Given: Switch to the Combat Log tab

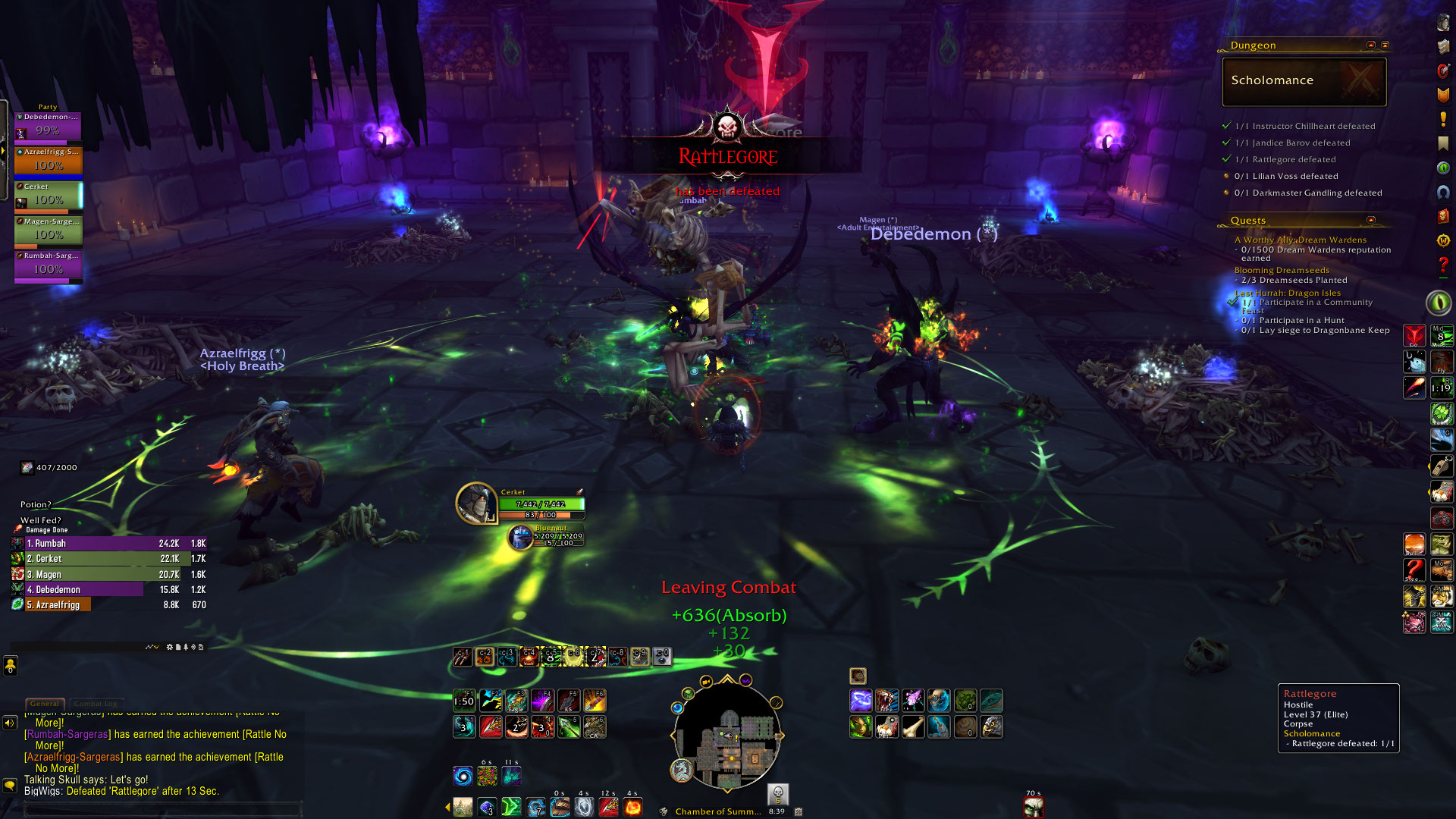Looking at the screenshot, I should click(x=96, y=704).
